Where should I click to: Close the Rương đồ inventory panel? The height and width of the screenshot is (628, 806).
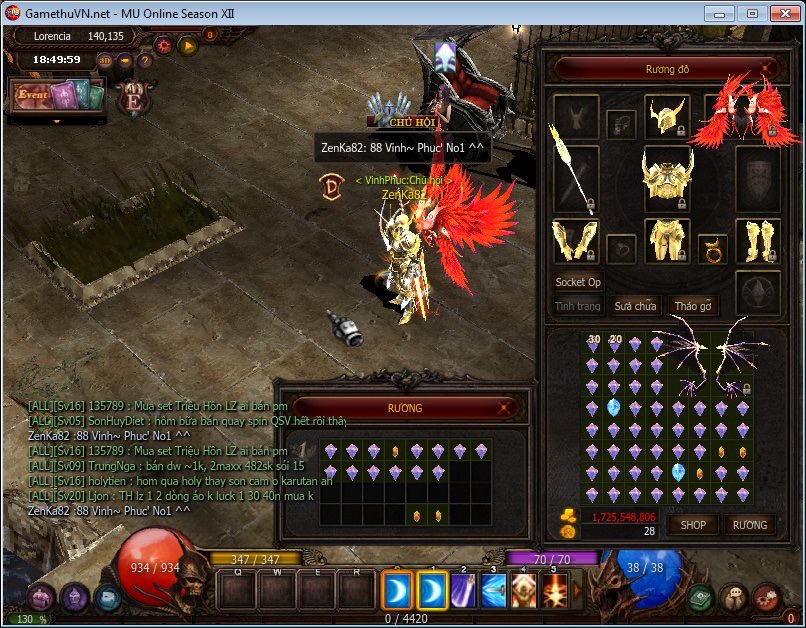coord(766,69)
